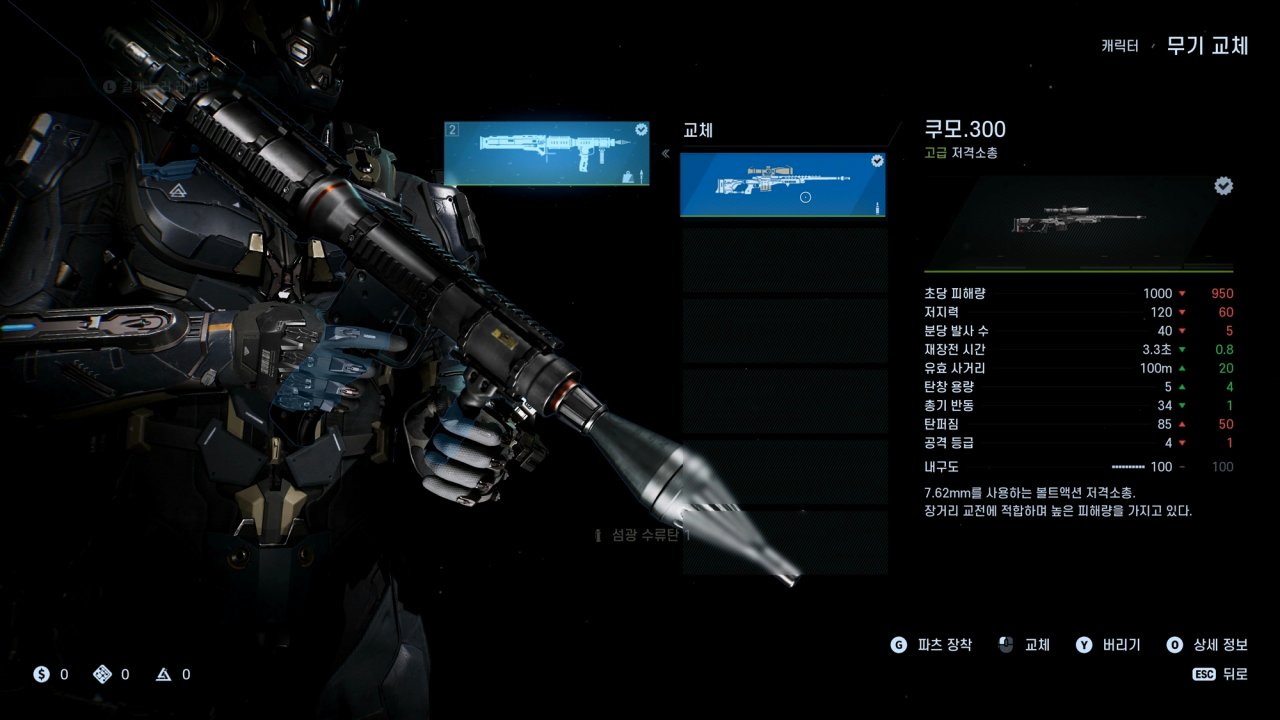This screenshot has width=1280, height=720.
Task: Click the dollar currency icon bottom left
Action: 40,674
